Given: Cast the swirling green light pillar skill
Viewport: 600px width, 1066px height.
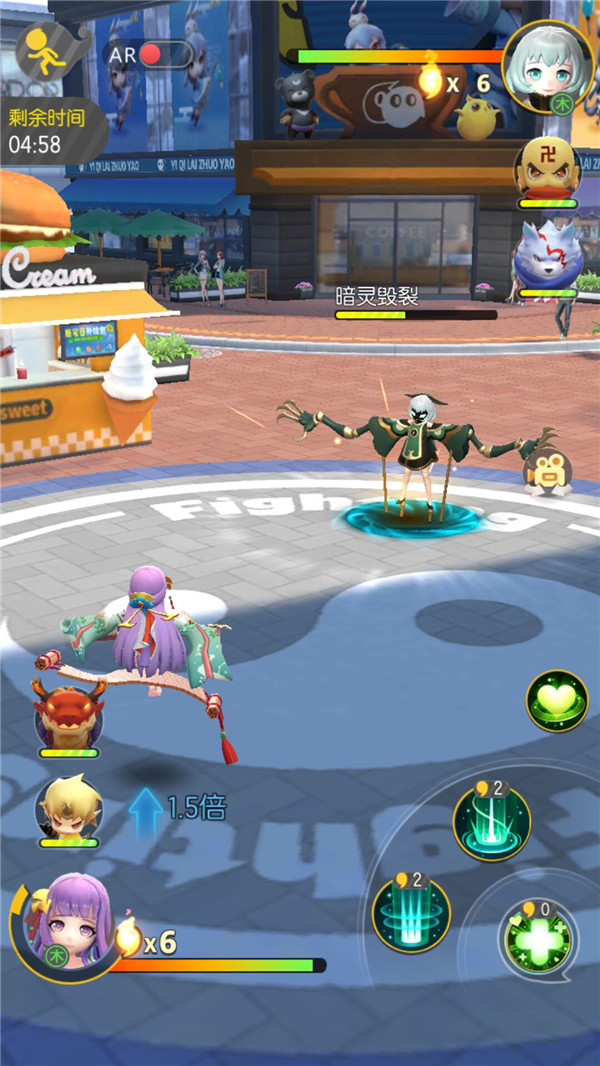Looking at the screenshot, I should pos(491,822).
